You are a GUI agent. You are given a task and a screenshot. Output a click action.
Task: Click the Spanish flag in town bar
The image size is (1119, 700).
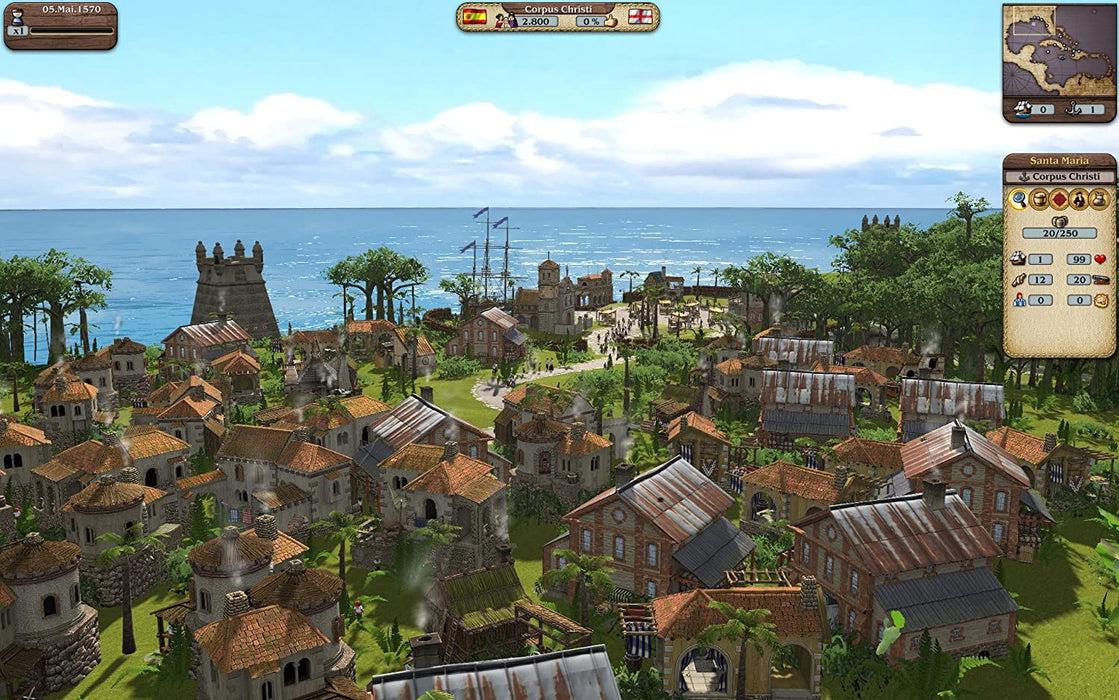click(x=474, y=17)
